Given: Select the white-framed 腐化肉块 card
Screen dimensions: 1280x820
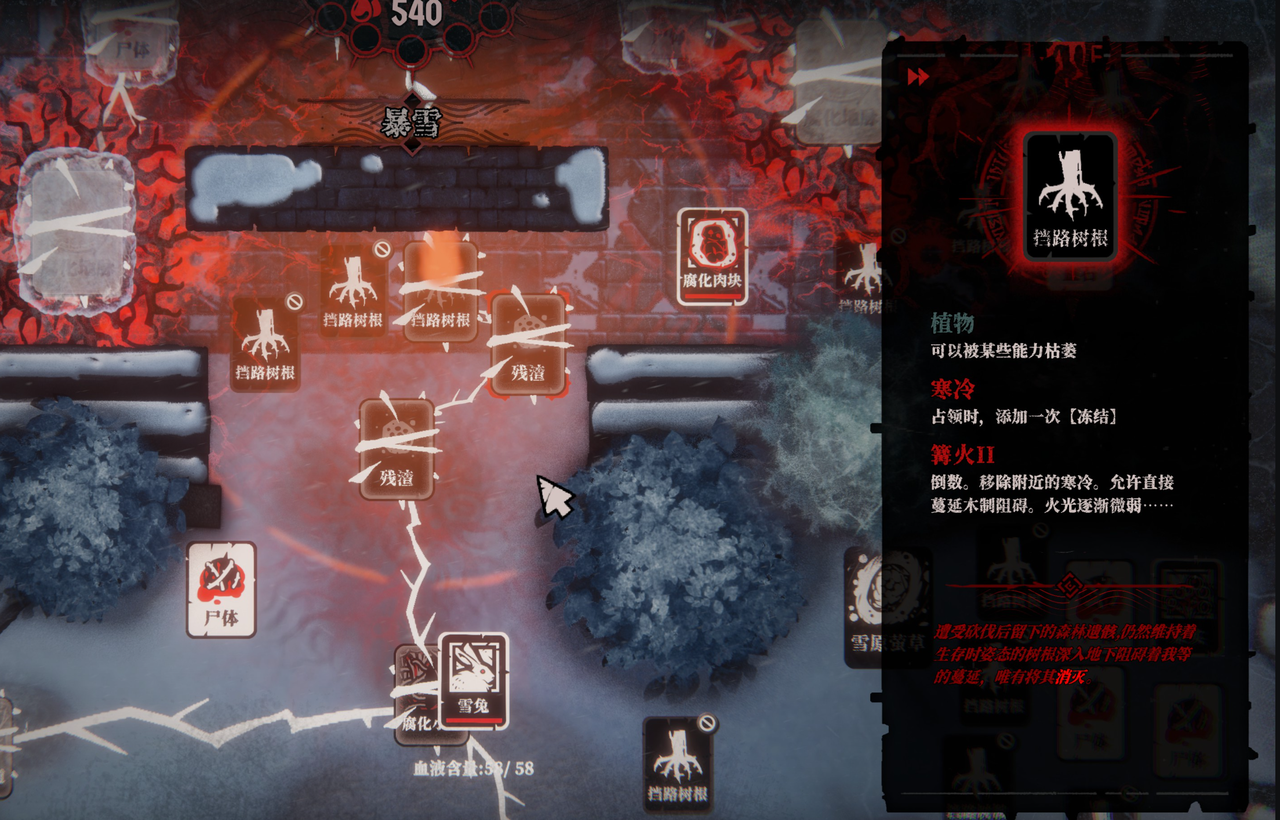Looking at the screenshot, I should pyautogui.click(x=712, y=256).
